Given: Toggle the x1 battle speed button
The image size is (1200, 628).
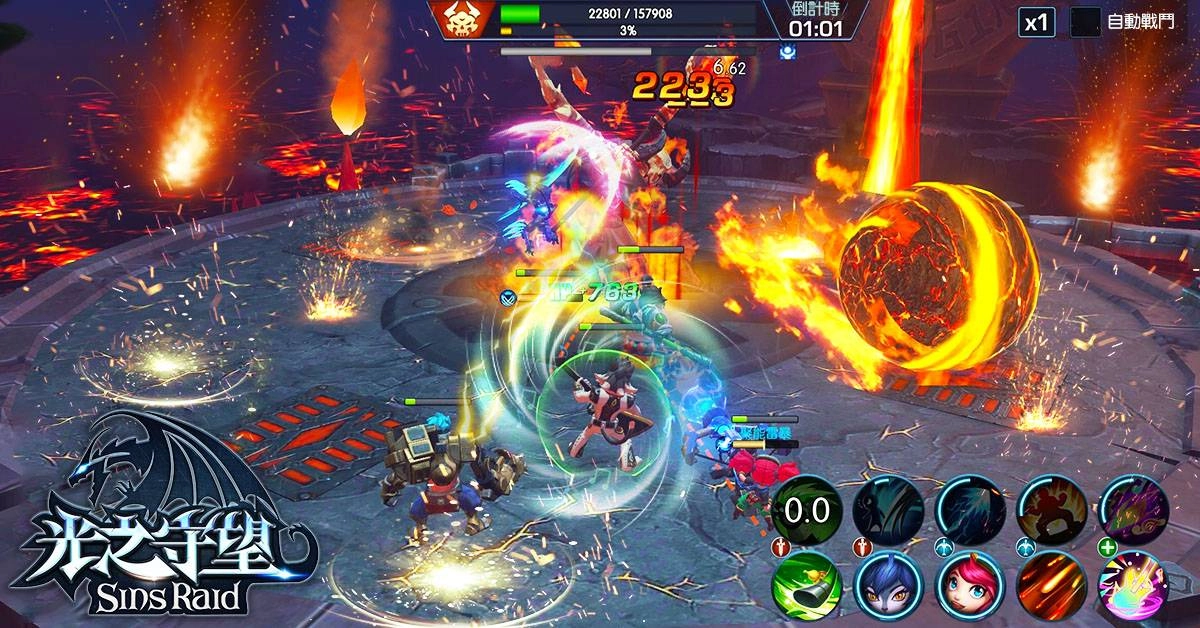Looking at the screenshot, I should [1037, 22].
